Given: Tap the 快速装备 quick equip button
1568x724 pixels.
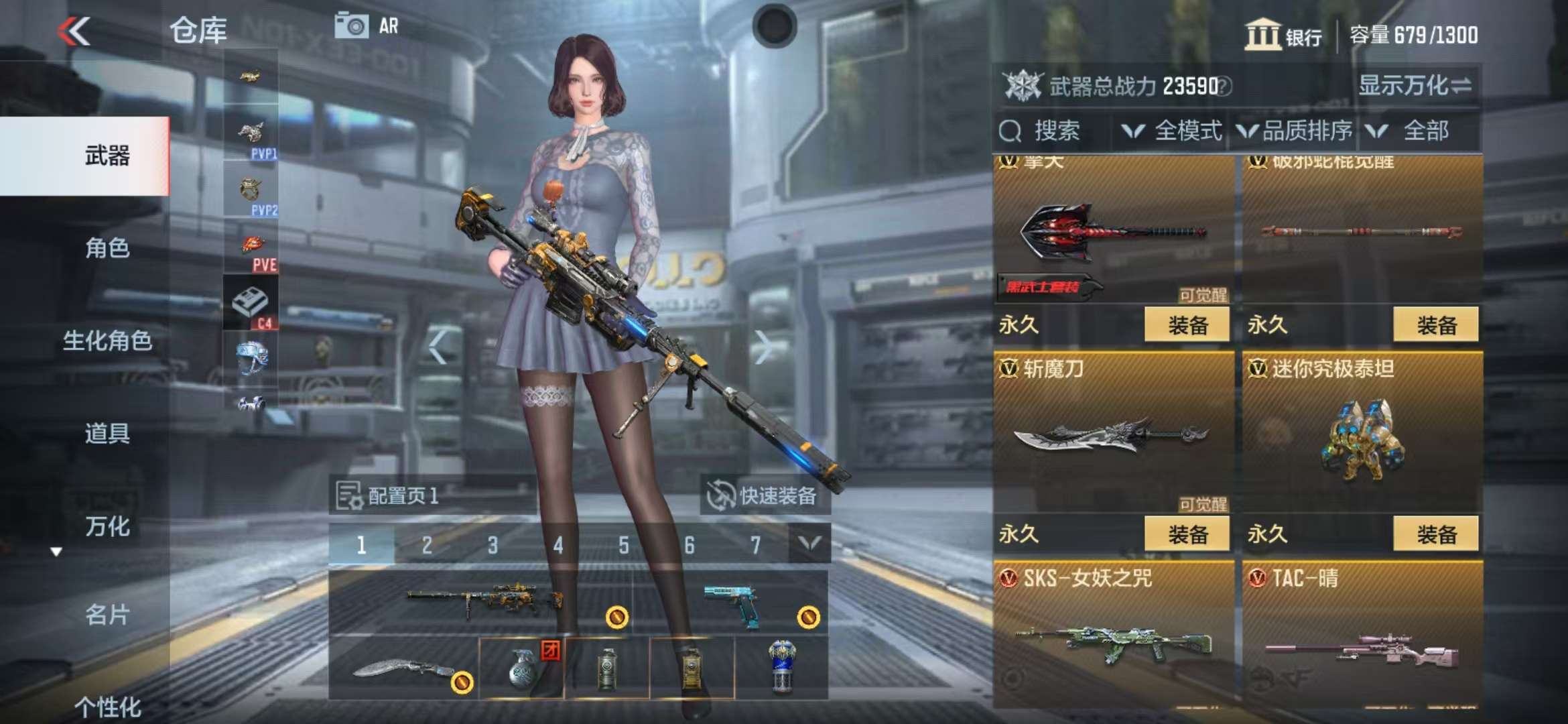Looking at the screenshot, I should (764, 495).
